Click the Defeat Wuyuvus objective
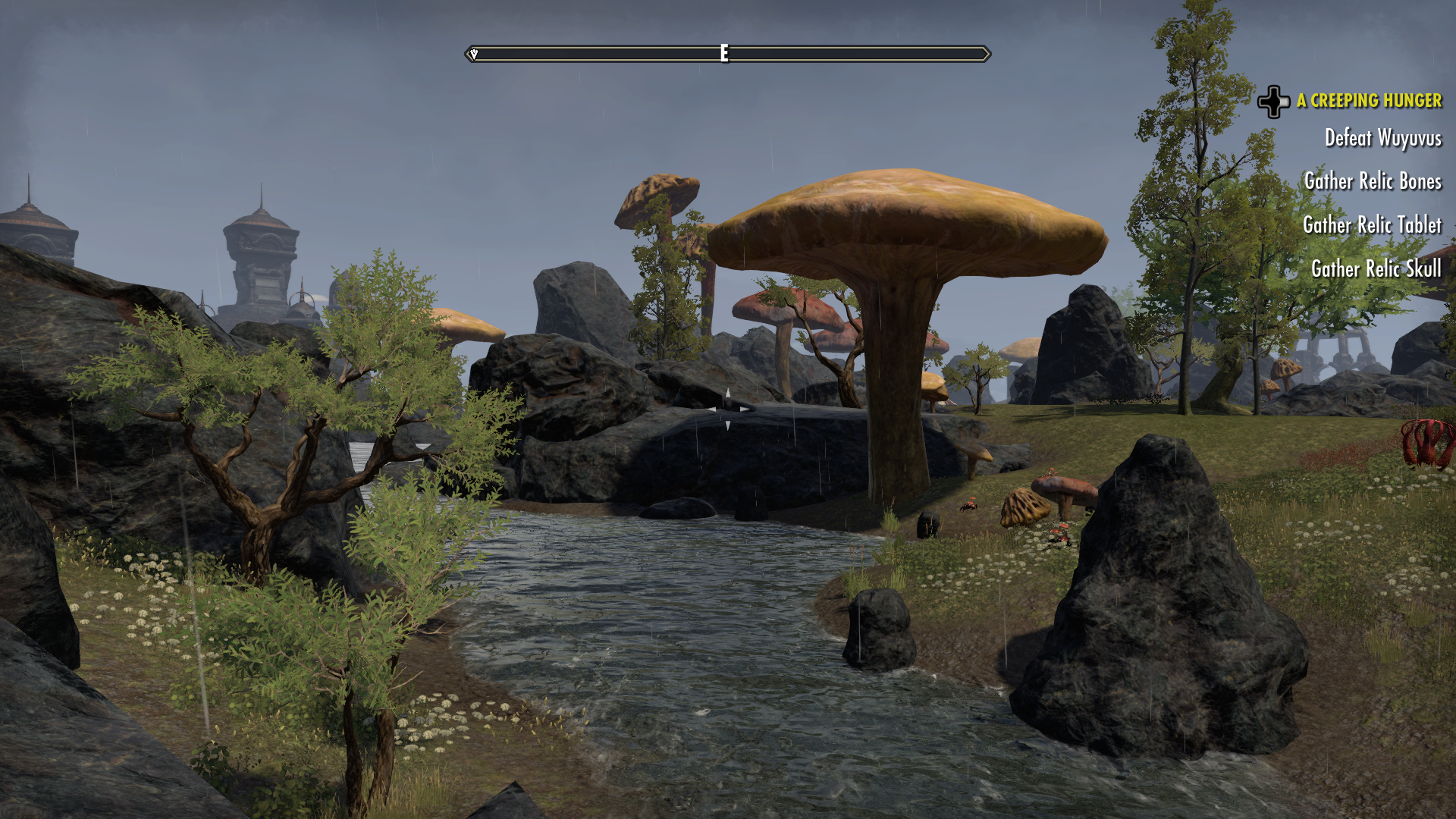 point(1382,138)
